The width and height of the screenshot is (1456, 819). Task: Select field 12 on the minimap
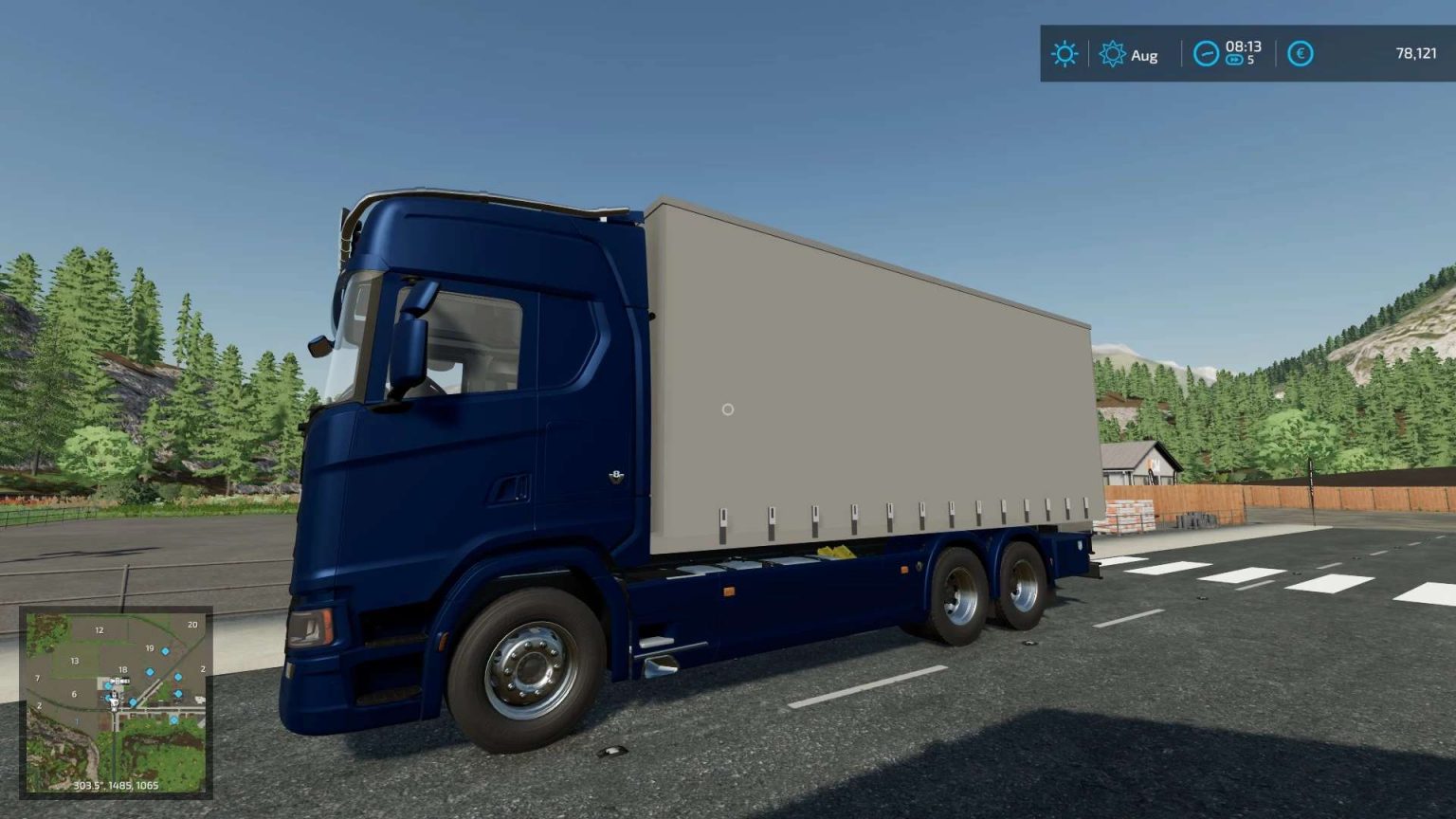[100, 629]
